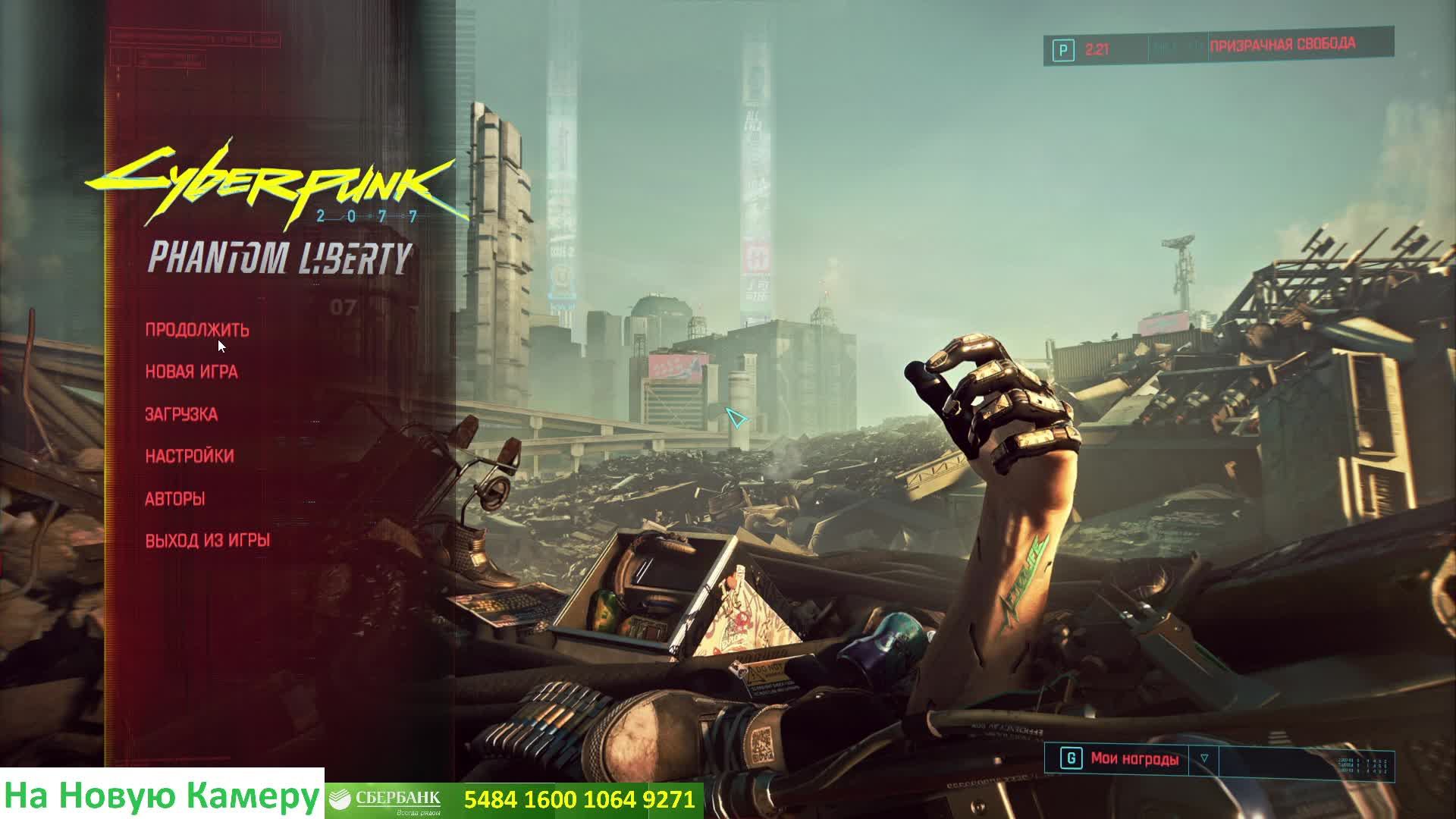
Task: Click the Призрачная свобода version banner
Action: coord(1282,45)
